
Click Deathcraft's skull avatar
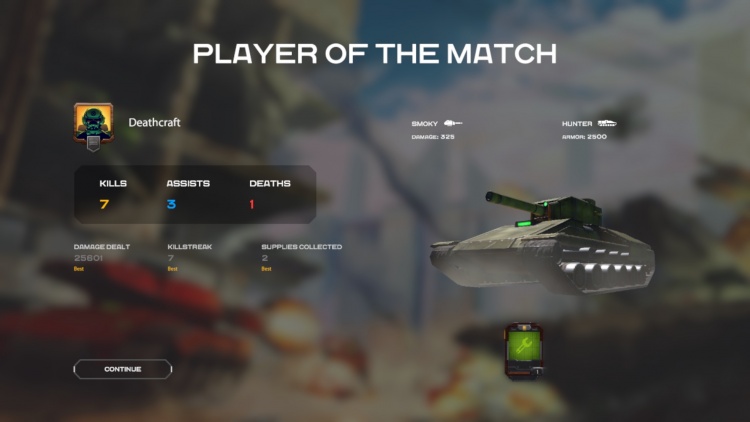[x=93, y=123]
